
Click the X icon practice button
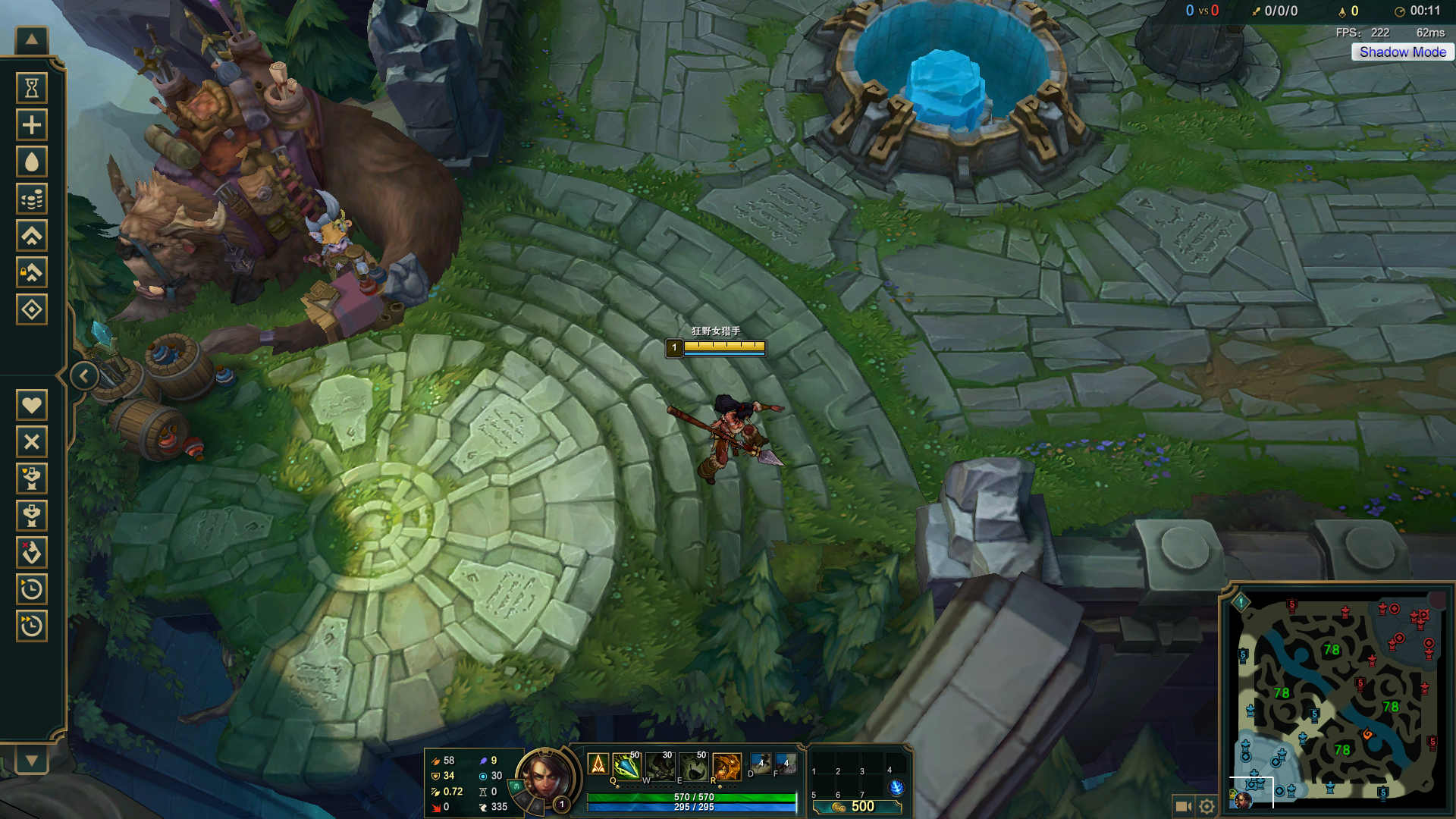tap(32, 441)
